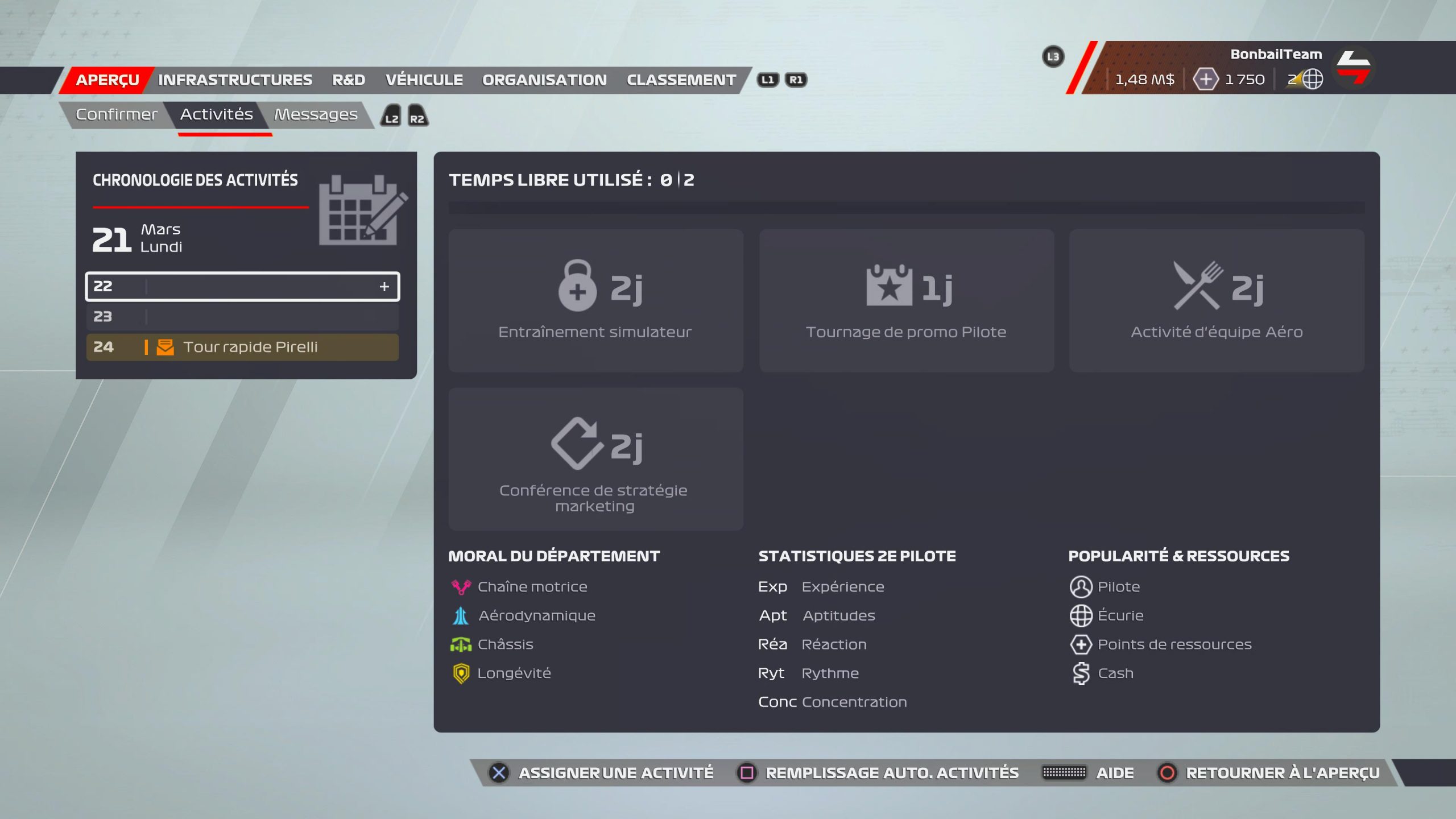
Task: Switch to the Confirmer sub-tab
Action: point(117,114)
